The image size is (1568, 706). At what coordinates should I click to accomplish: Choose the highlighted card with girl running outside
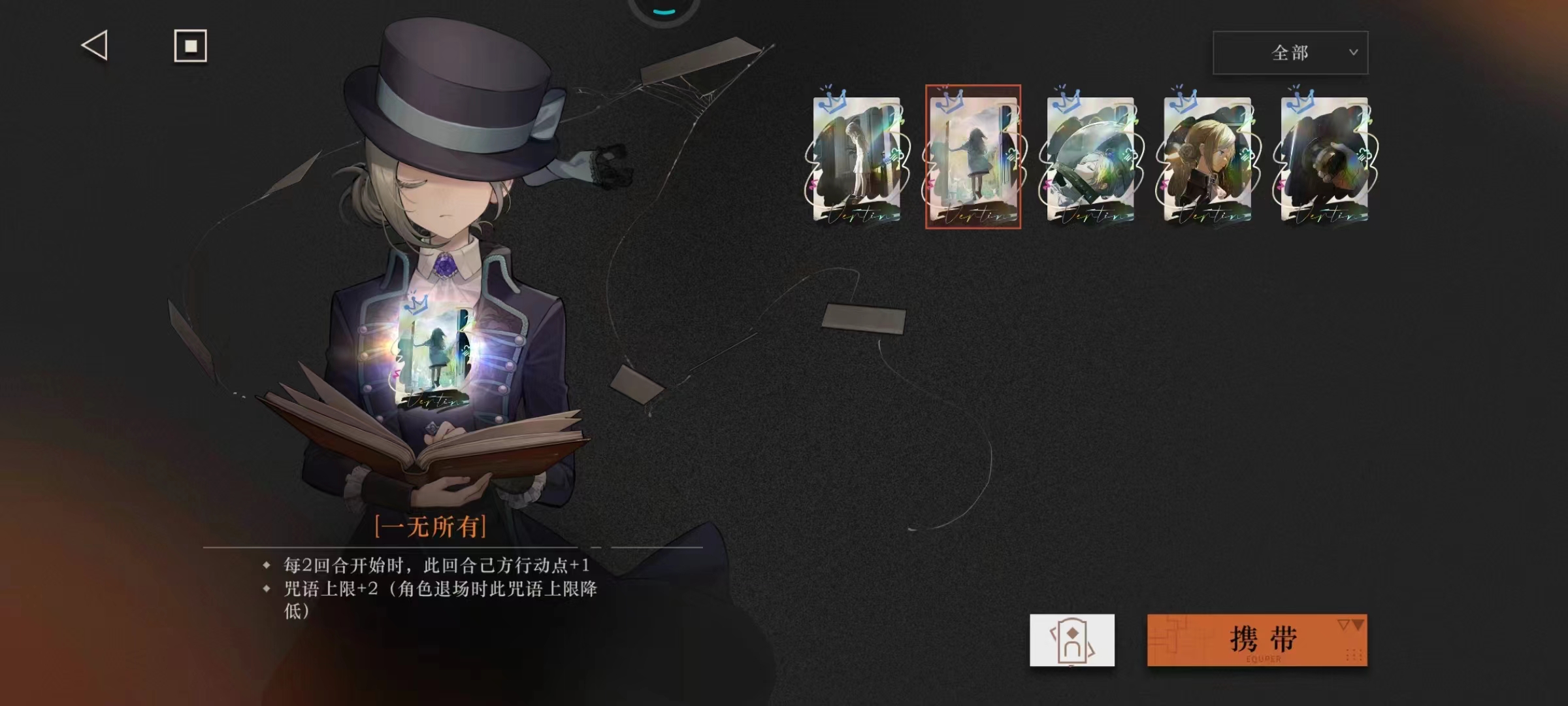tap(973, 158)
